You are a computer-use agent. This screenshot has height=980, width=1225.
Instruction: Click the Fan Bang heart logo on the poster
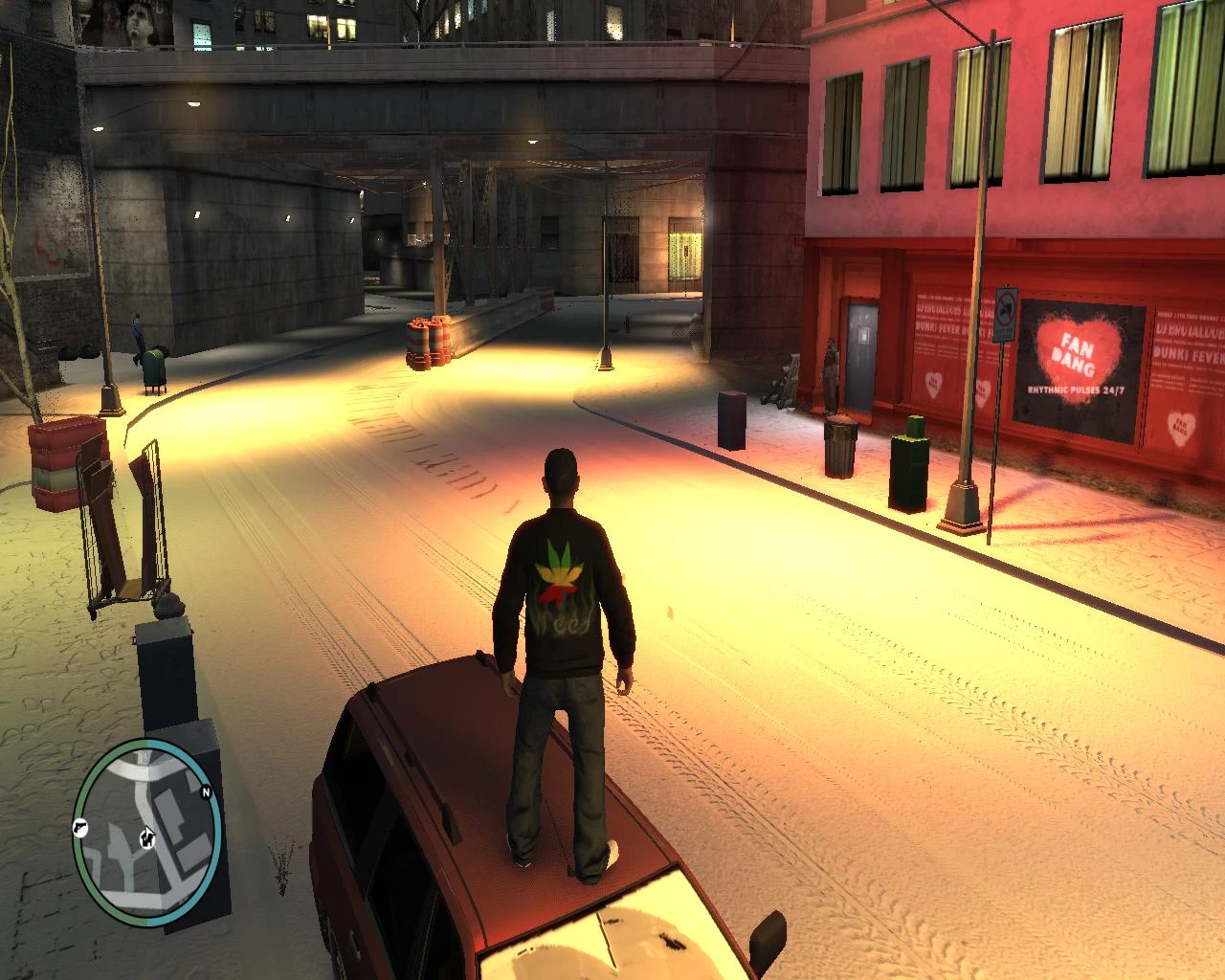(1078, 348)
